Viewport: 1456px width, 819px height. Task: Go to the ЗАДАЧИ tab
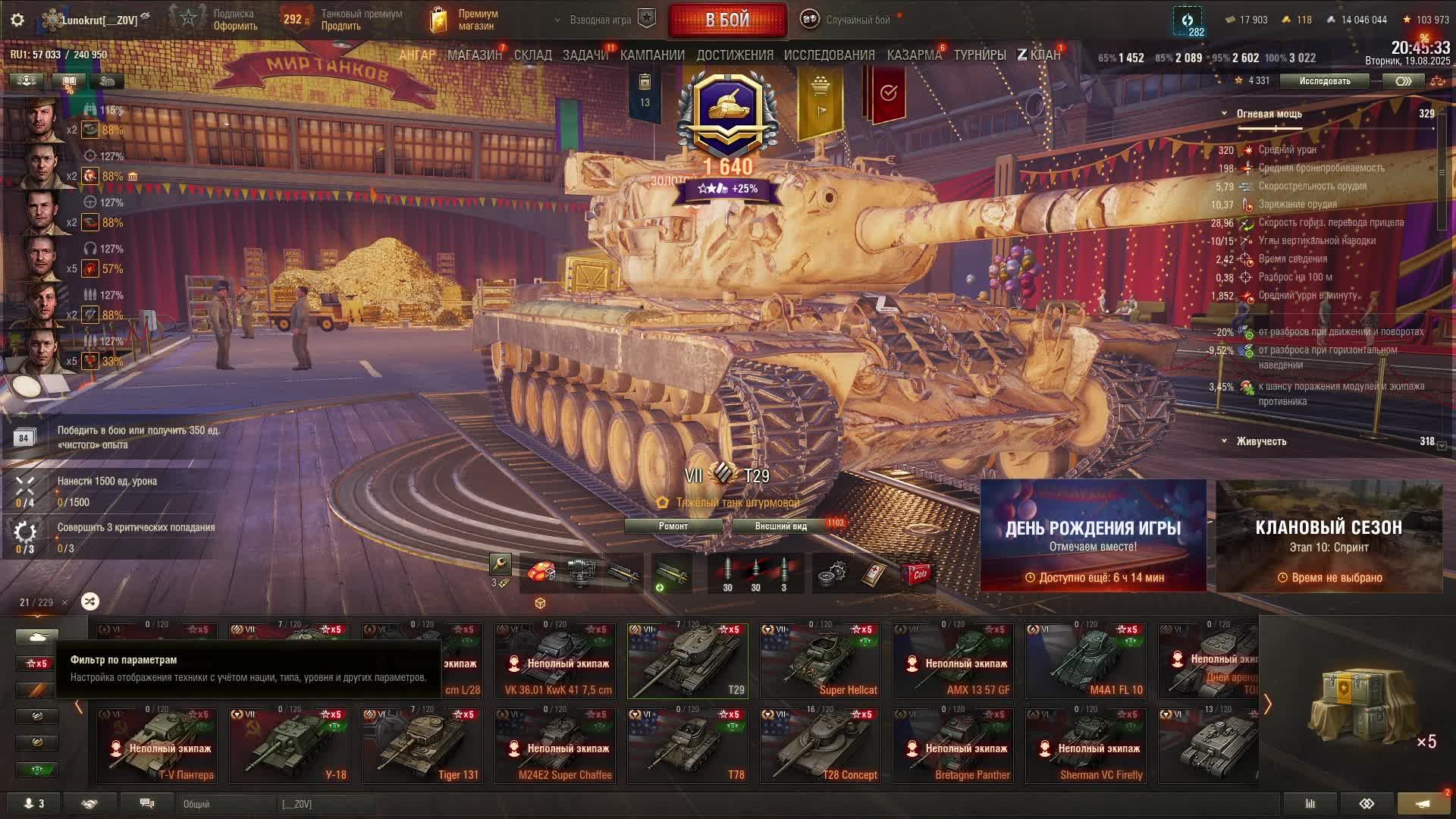[x=585, y=55]
